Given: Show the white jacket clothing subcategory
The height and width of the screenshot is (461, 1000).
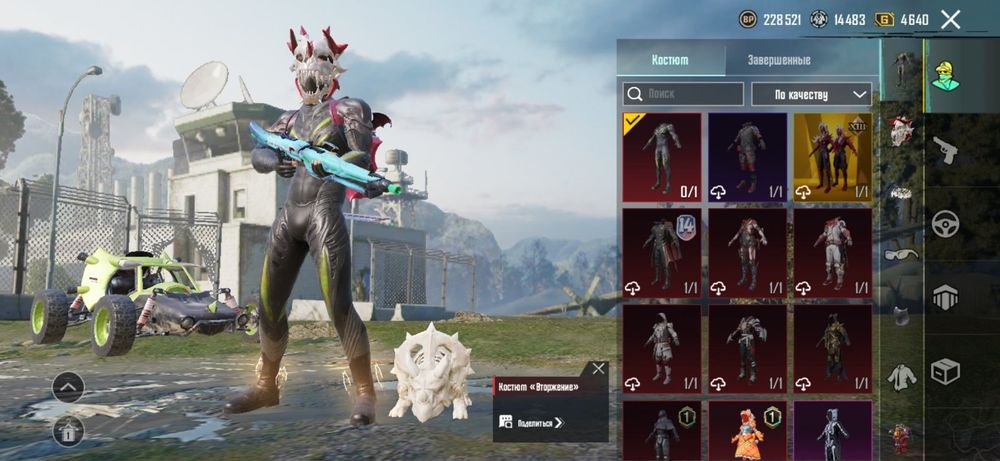Looking at the screenshot, I should pos(901,377).
